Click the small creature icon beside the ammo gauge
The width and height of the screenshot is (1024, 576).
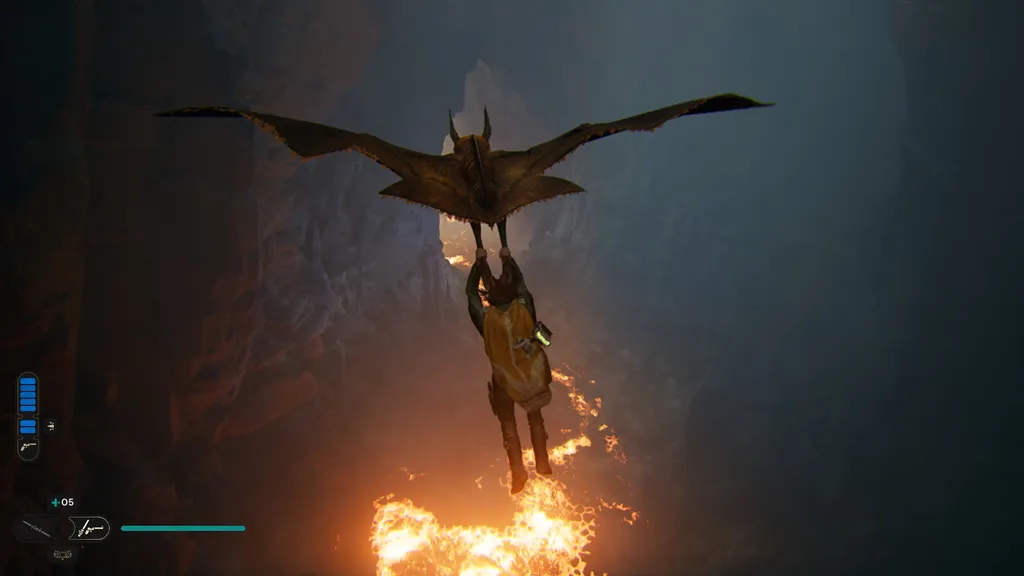[x=50, y=426]
